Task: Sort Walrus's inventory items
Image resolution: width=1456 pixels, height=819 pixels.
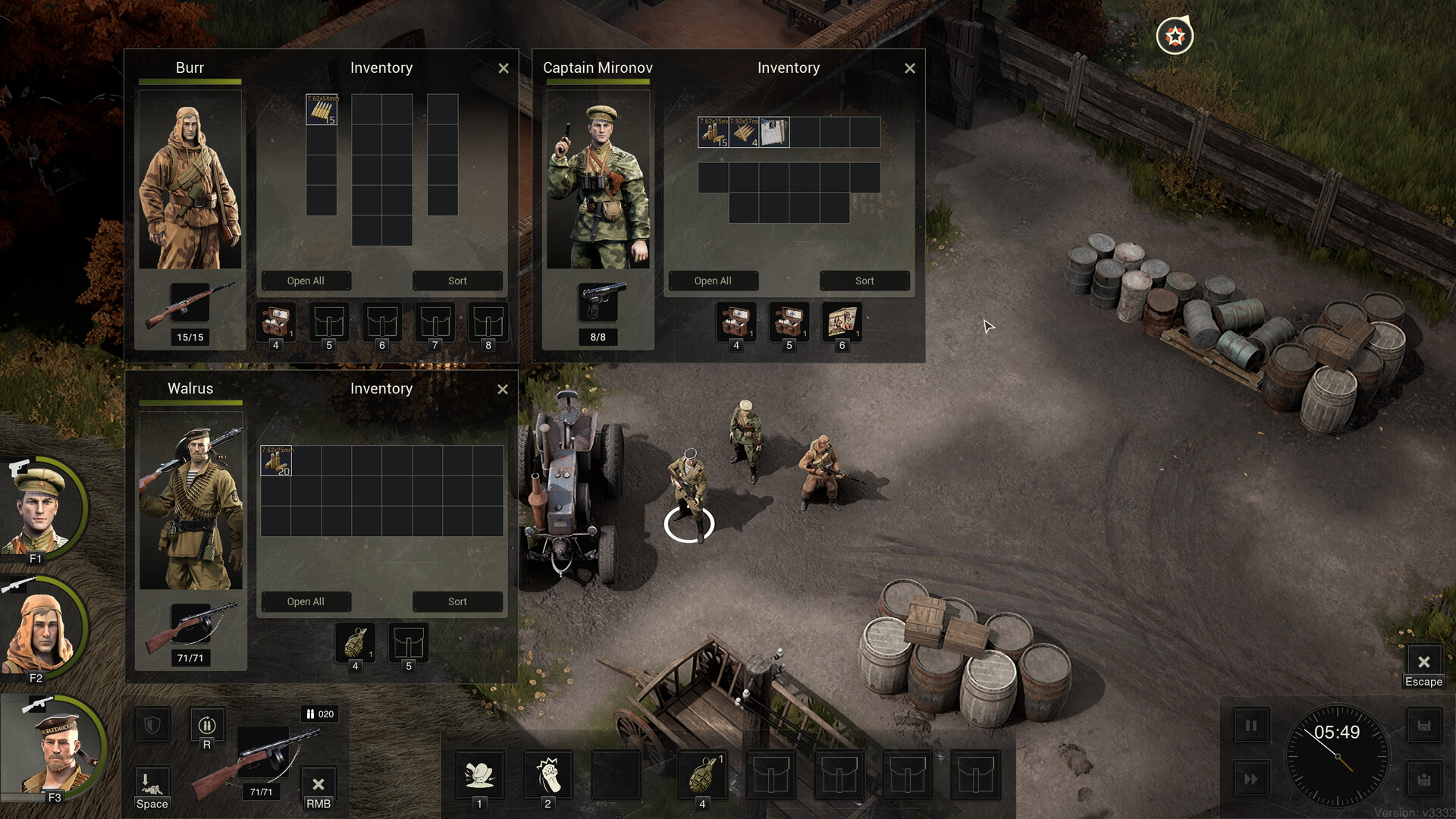Action: coord(457,601)
